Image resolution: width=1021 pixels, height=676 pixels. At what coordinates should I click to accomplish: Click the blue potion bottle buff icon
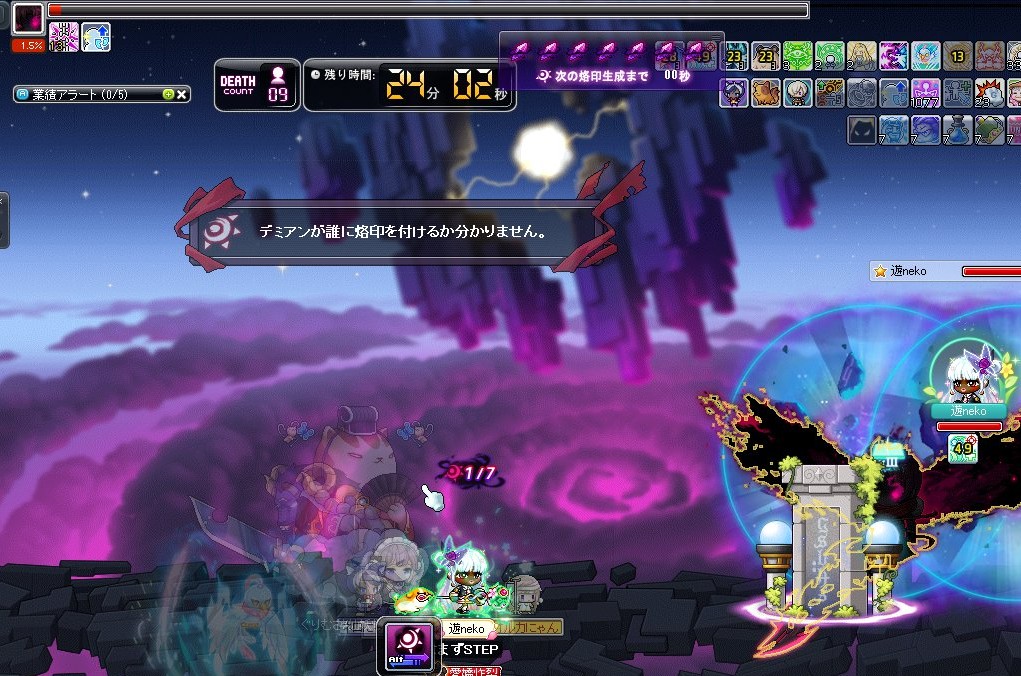[958, 130]
